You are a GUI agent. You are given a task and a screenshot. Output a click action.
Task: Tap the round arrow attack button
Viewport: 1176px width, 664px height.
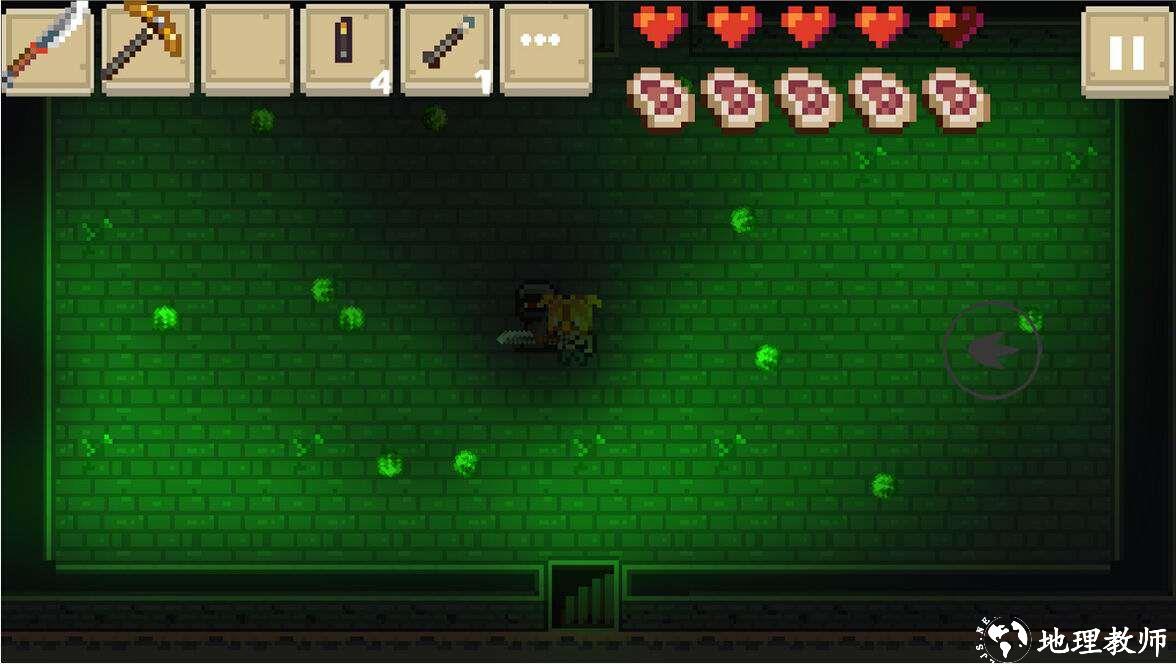(992, 350)
